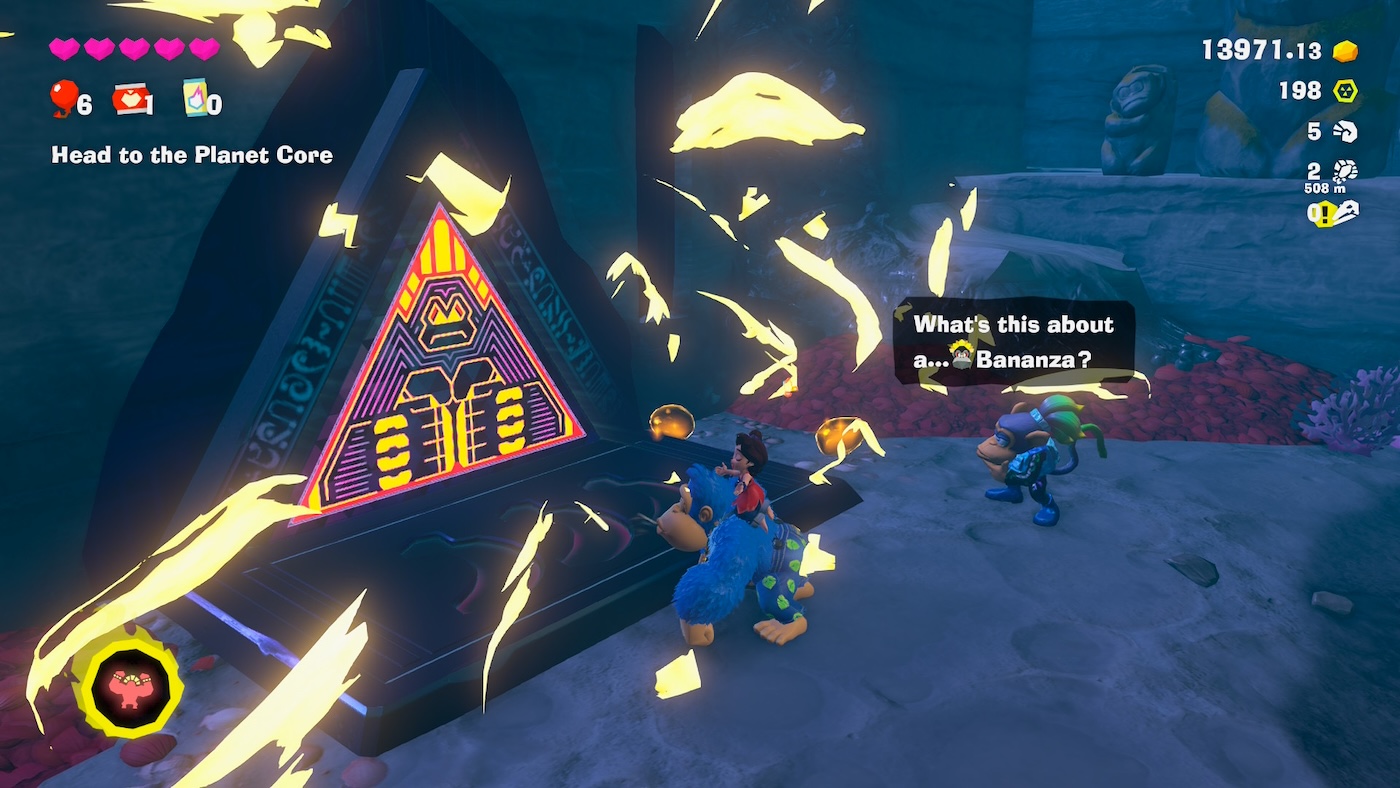This screenshot has width=1400, height=788.
Task: Open the 'Head to the Planet Core' objective
Action: [192, 155]
